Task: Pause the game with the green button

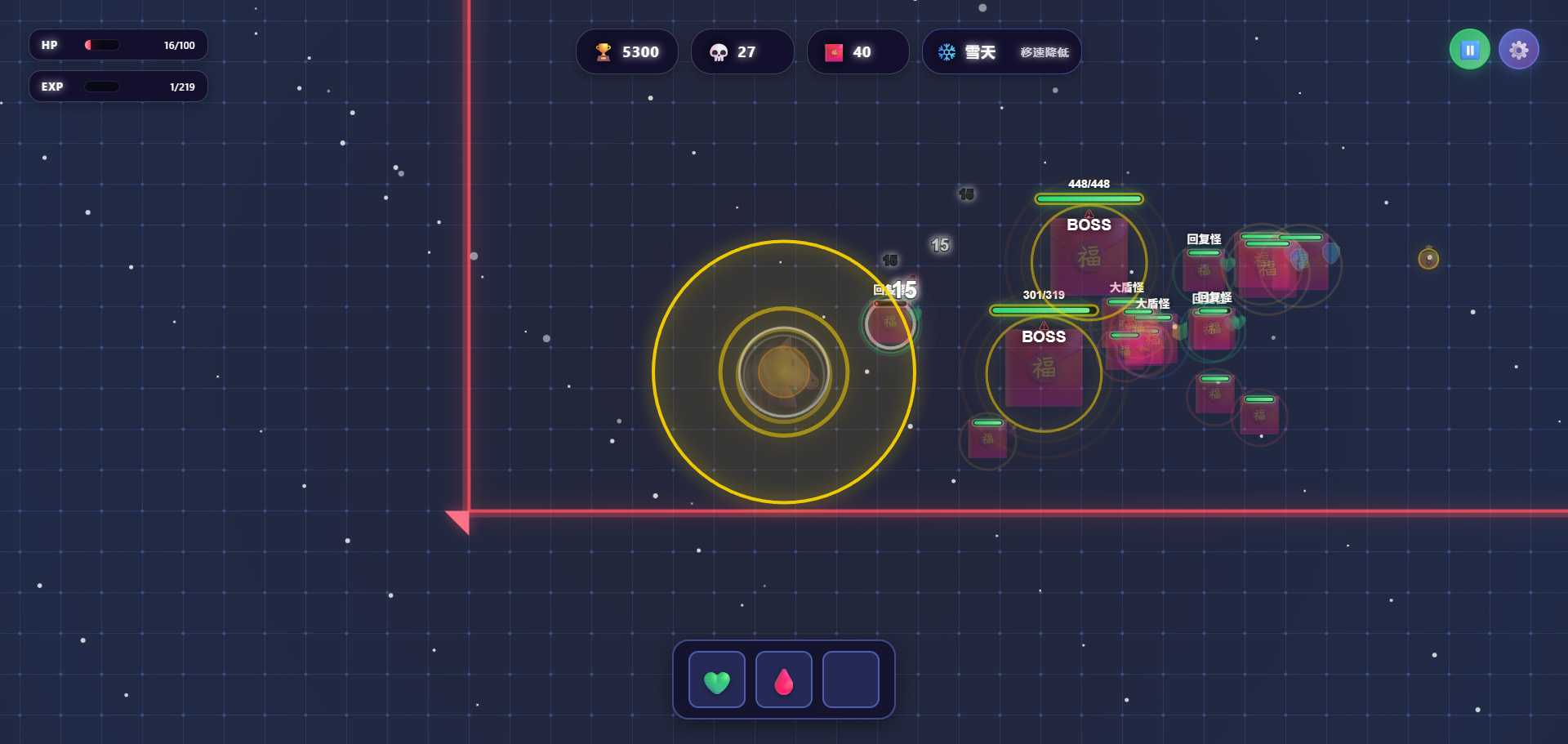Action: point(1469,51)
